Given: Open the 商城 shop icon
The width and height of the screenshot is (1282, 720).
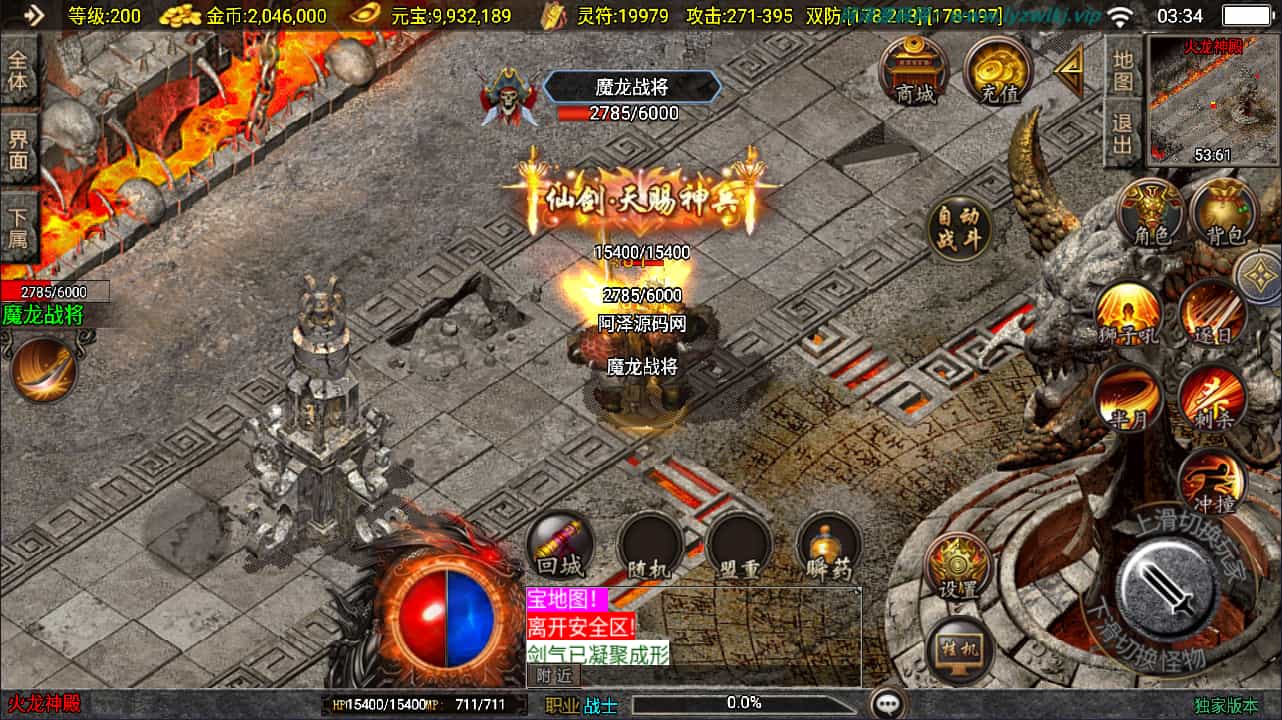Looking at the screenshot, I should click(913, 70).
